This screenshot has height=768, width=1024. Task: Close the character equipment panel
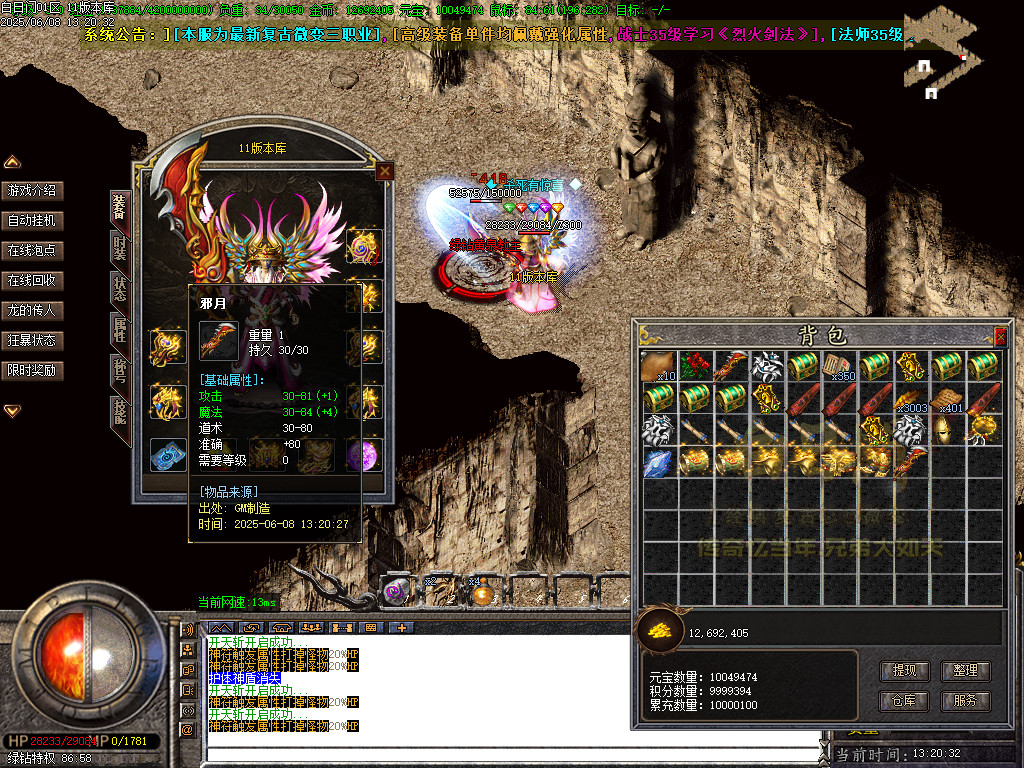coord(383,172)
